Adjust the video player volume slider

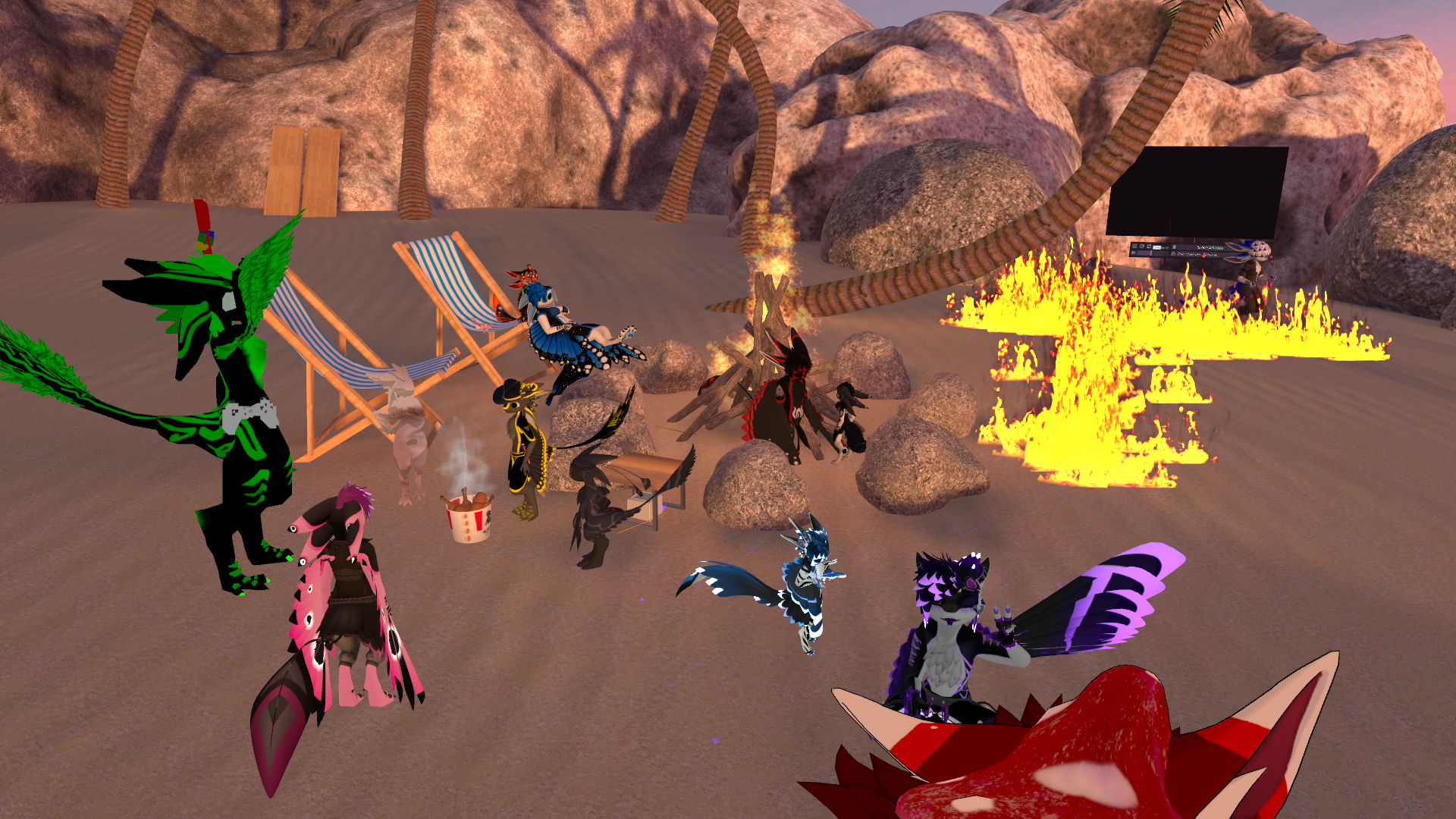[x=1152, y=253]
